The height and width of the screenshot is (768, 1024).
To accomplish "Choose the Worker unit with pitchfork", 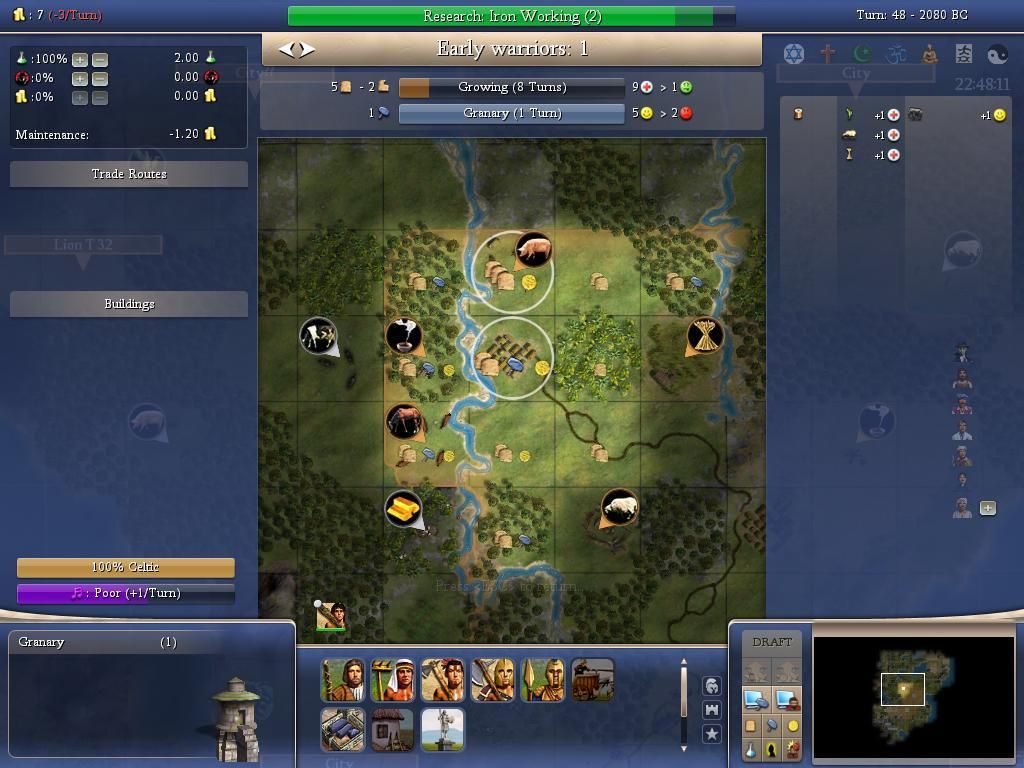I will [x=392, y=680].
